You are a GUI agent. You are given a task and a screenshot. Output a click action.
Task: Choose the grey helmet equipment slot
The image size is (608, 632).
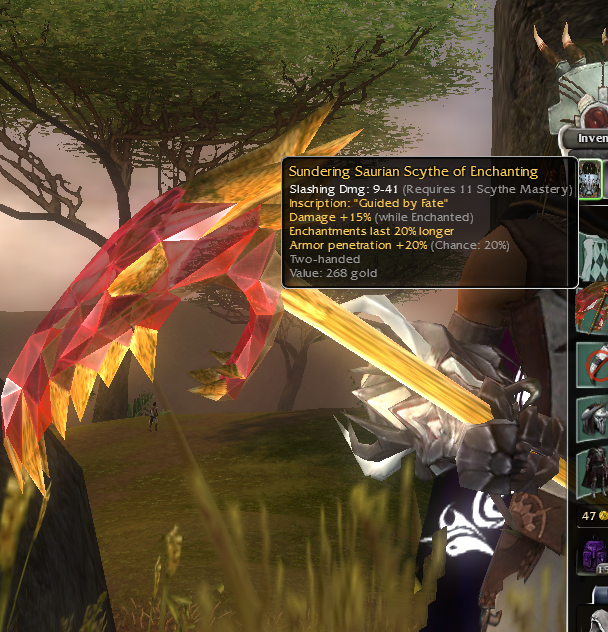tap(593, 417)
